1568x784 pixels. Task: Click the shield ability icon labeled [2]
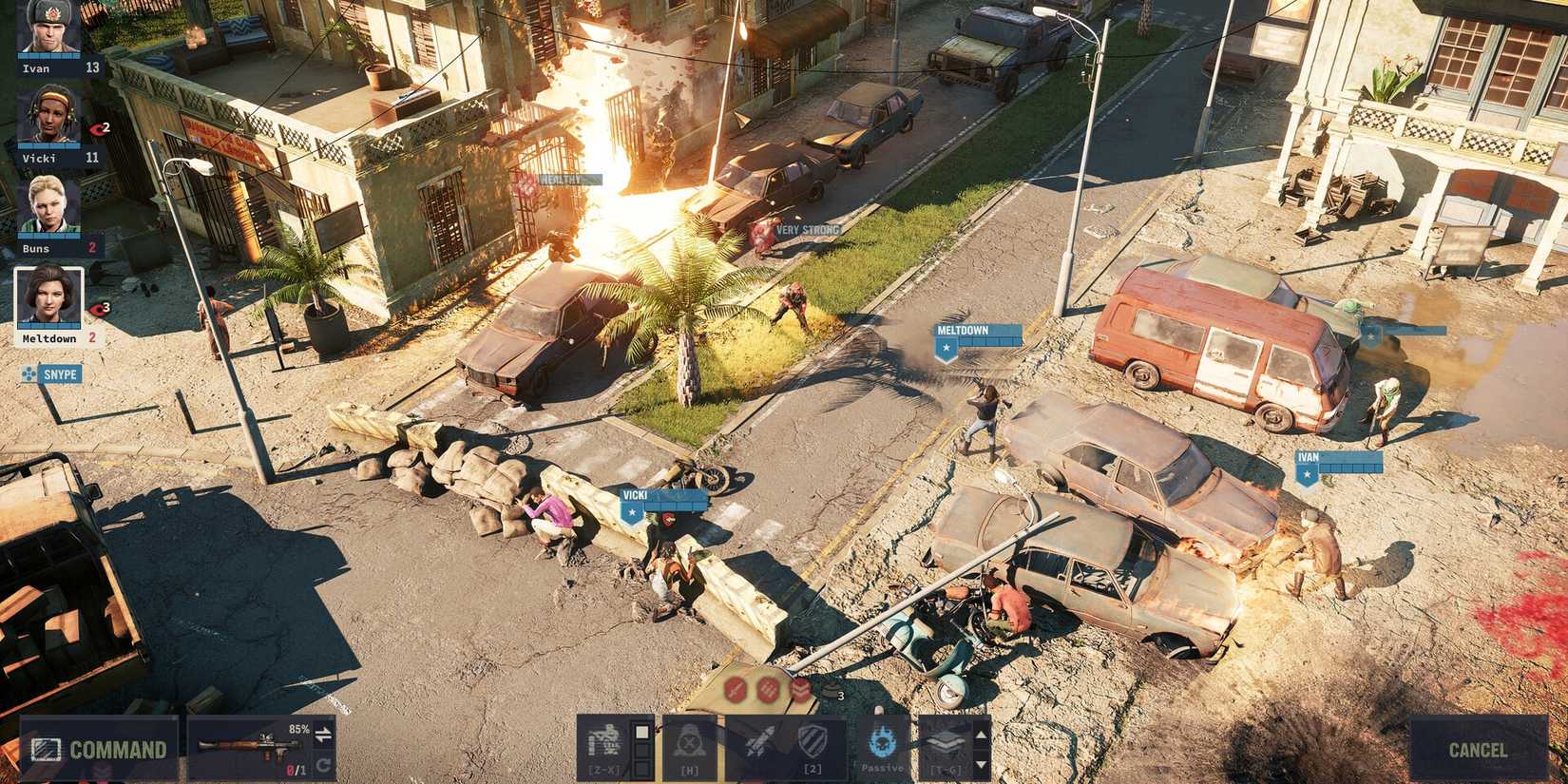(811, 739)
